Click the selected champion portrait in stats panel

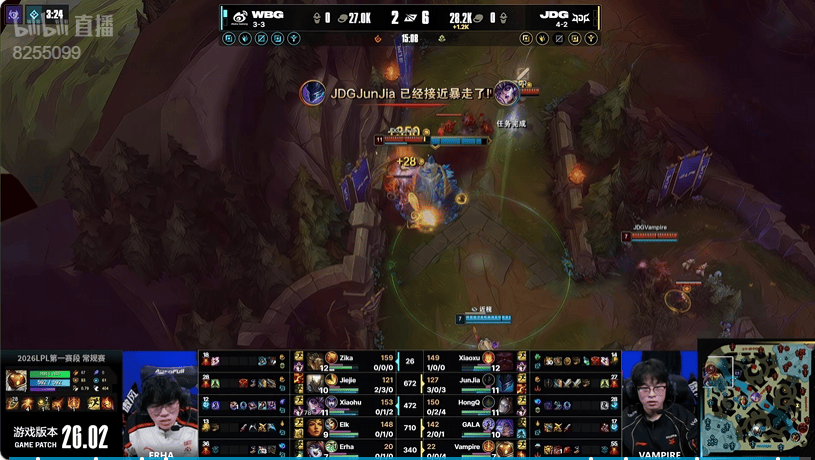click(16, 380)
